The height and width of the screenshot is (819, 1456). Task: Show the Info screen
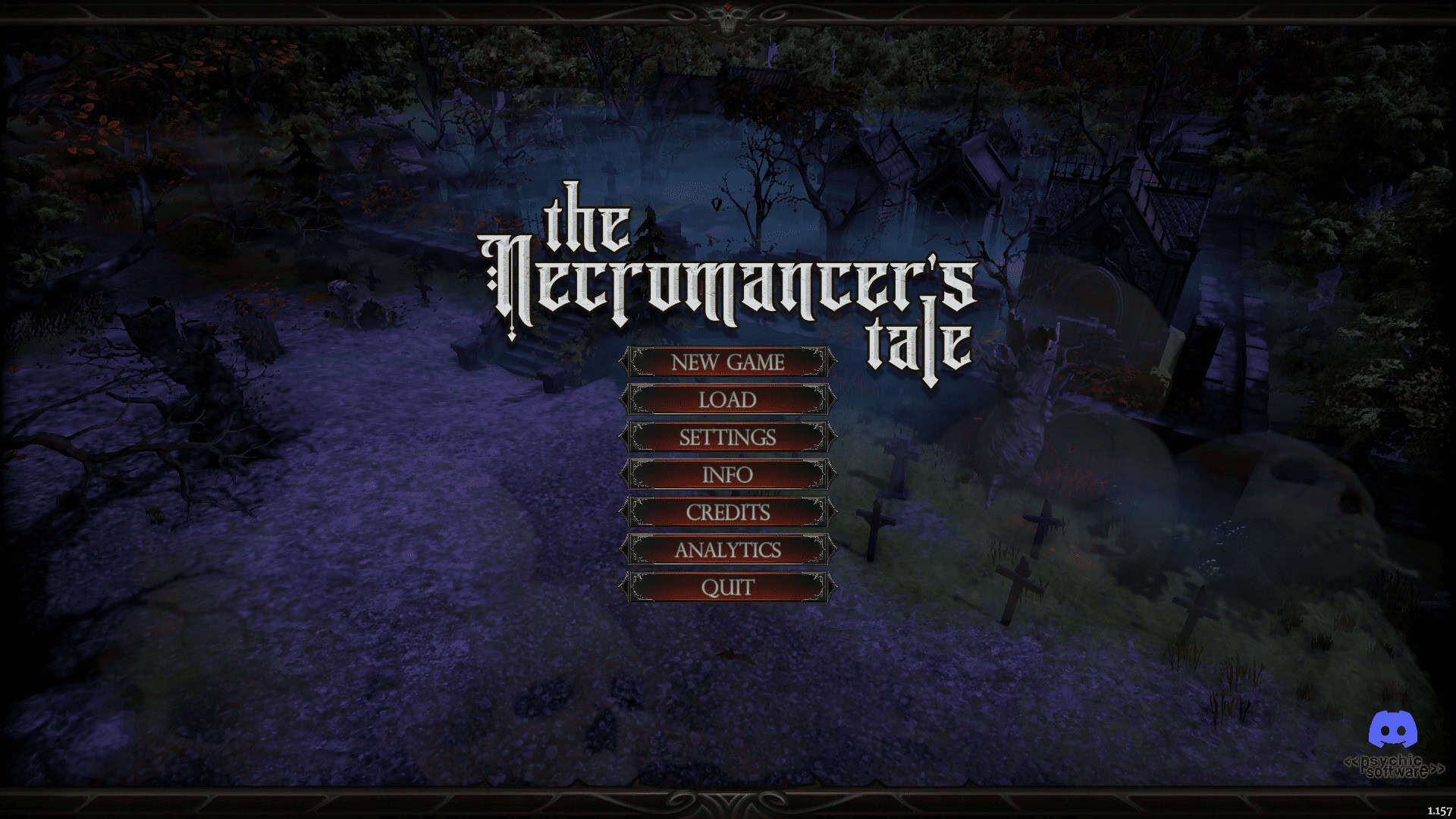[x=727, y=475]
